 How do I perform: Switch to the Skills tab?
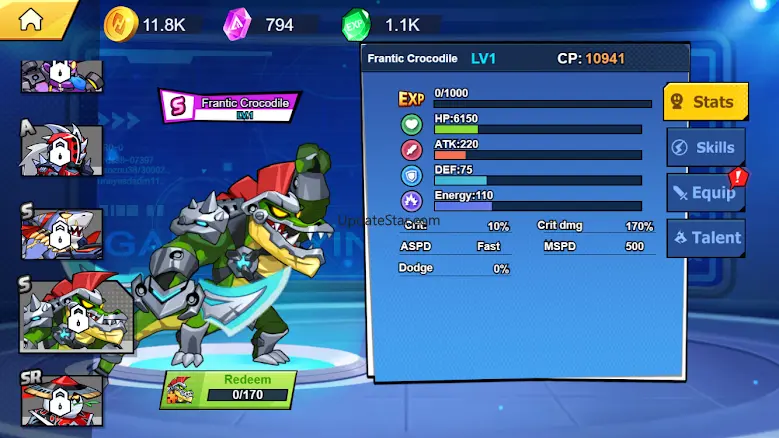coord(706,147)
